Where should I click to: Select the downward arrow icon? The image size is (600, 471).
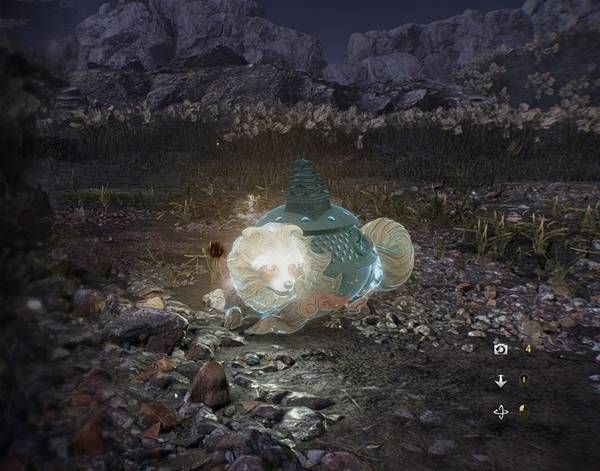[x=501, y=381]
